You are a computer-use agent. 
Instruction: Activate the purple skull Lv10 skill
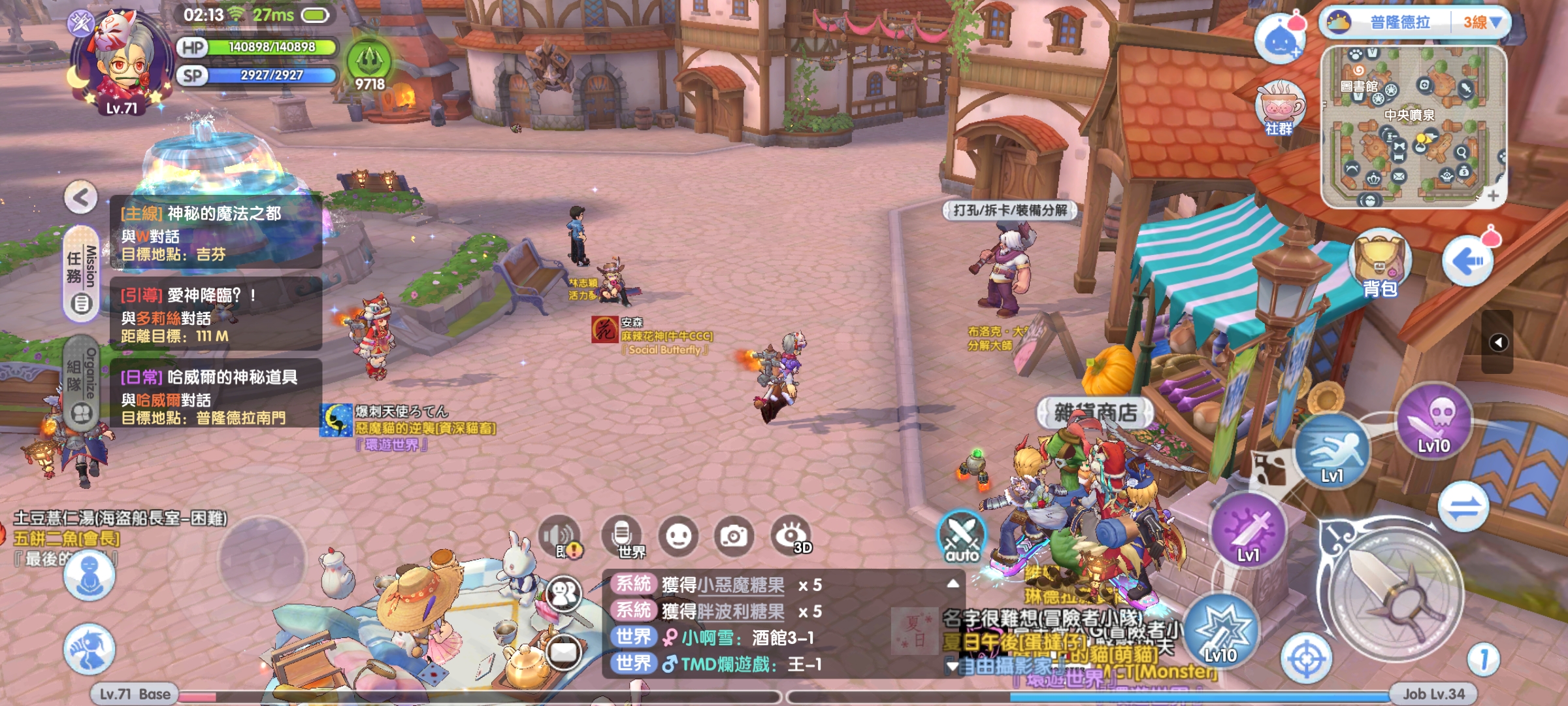tap(1434, 420)
